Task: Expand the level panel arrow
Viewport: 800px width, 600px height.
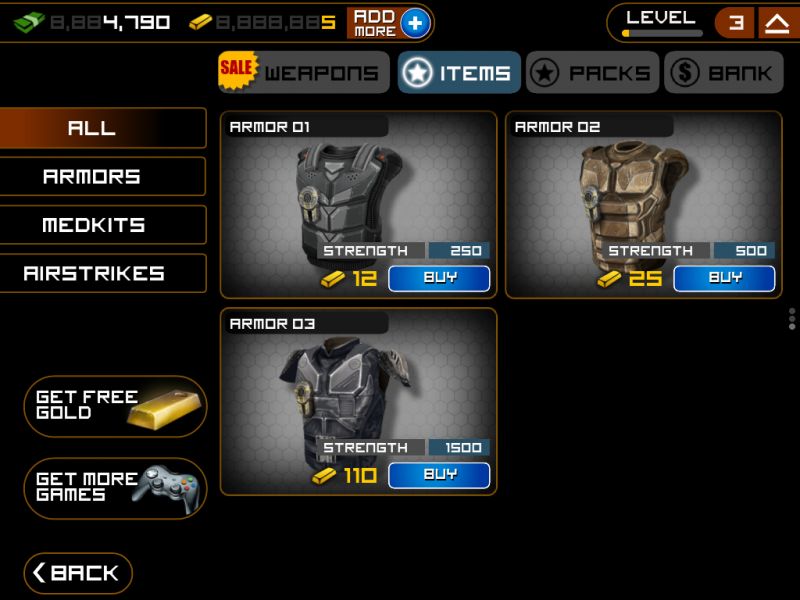Action: click(x=776, y=23)
